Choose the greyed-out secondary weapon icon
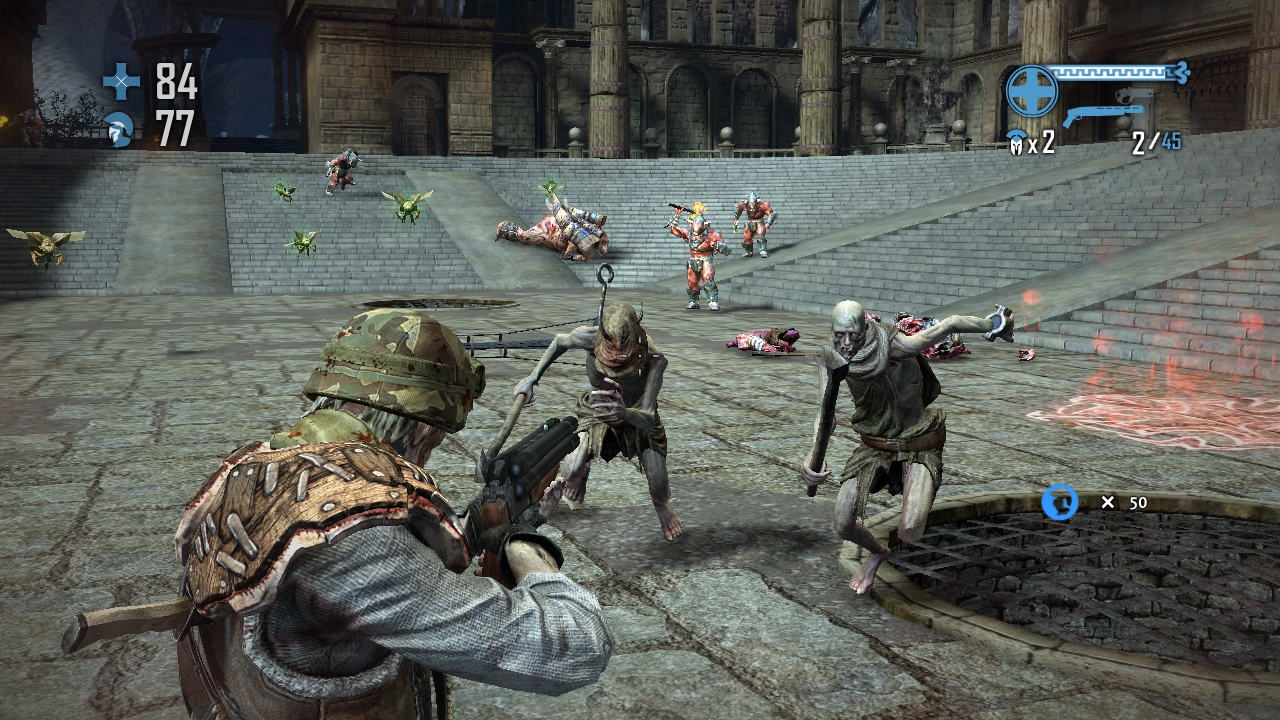This screenshot has height=720, width=1280. coord(1130,97)
